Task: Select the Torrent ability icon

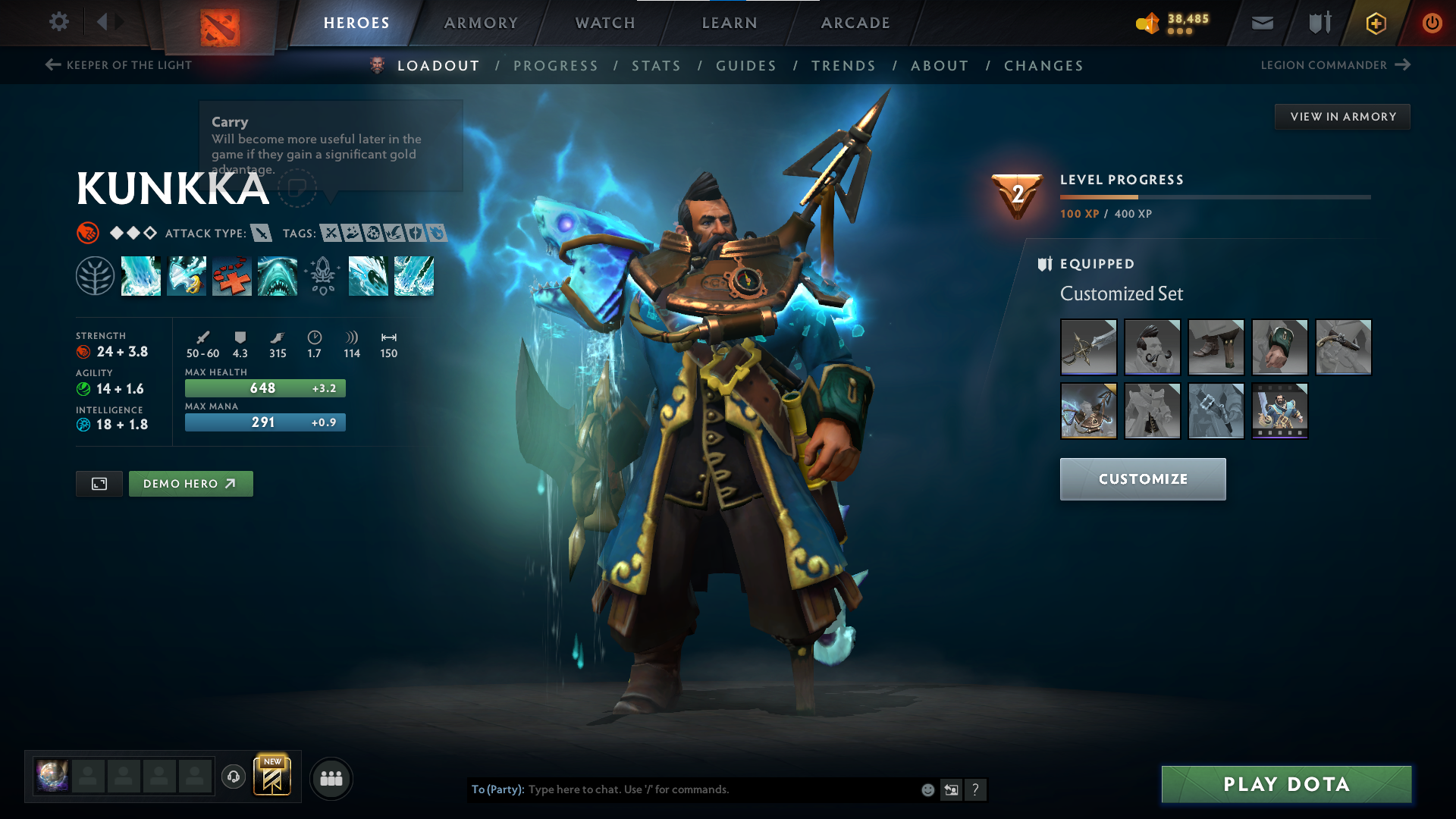Action: (141, 276)
